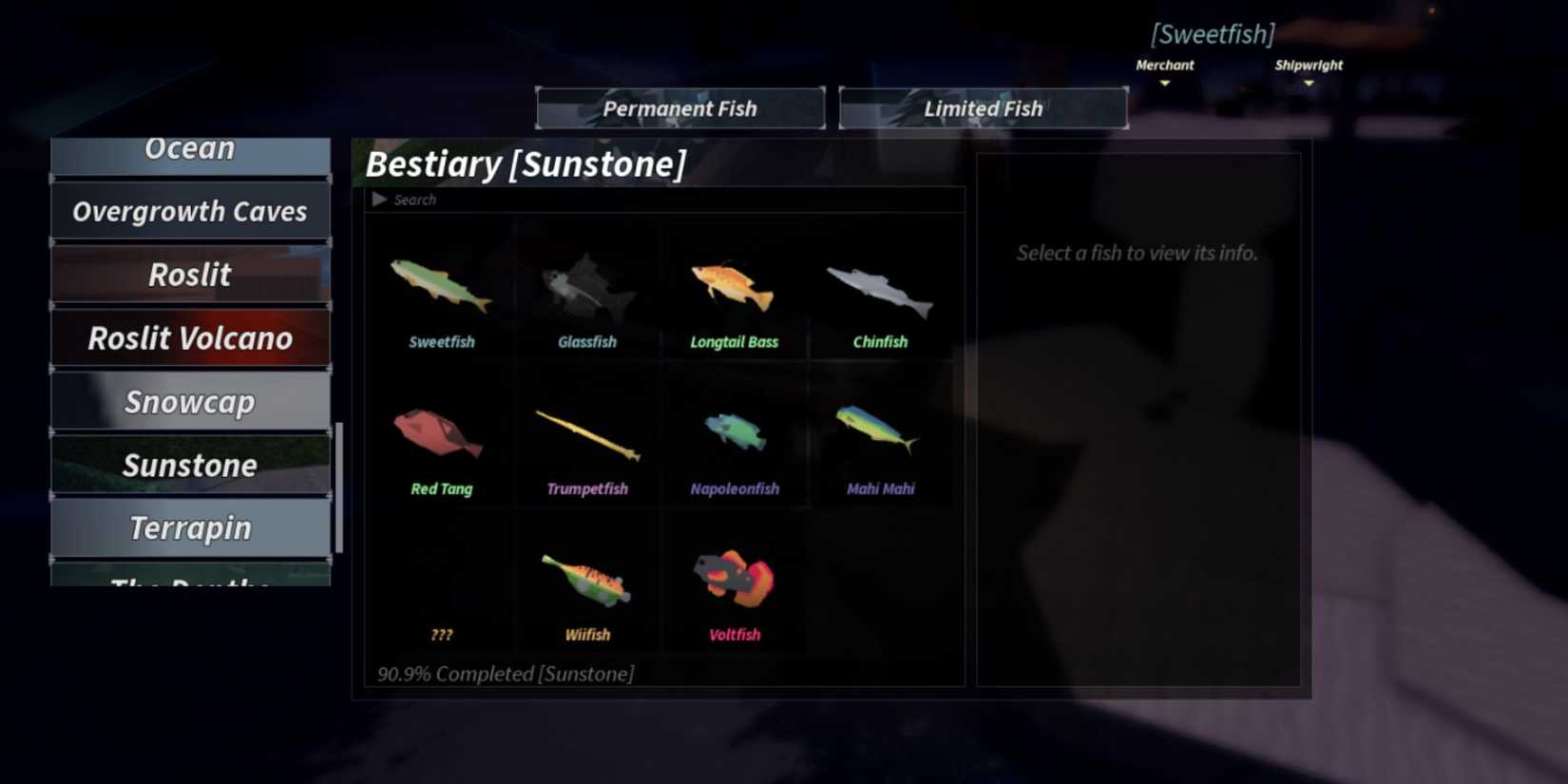Expand the Merchant dropdown arrow

point(1165,84)
